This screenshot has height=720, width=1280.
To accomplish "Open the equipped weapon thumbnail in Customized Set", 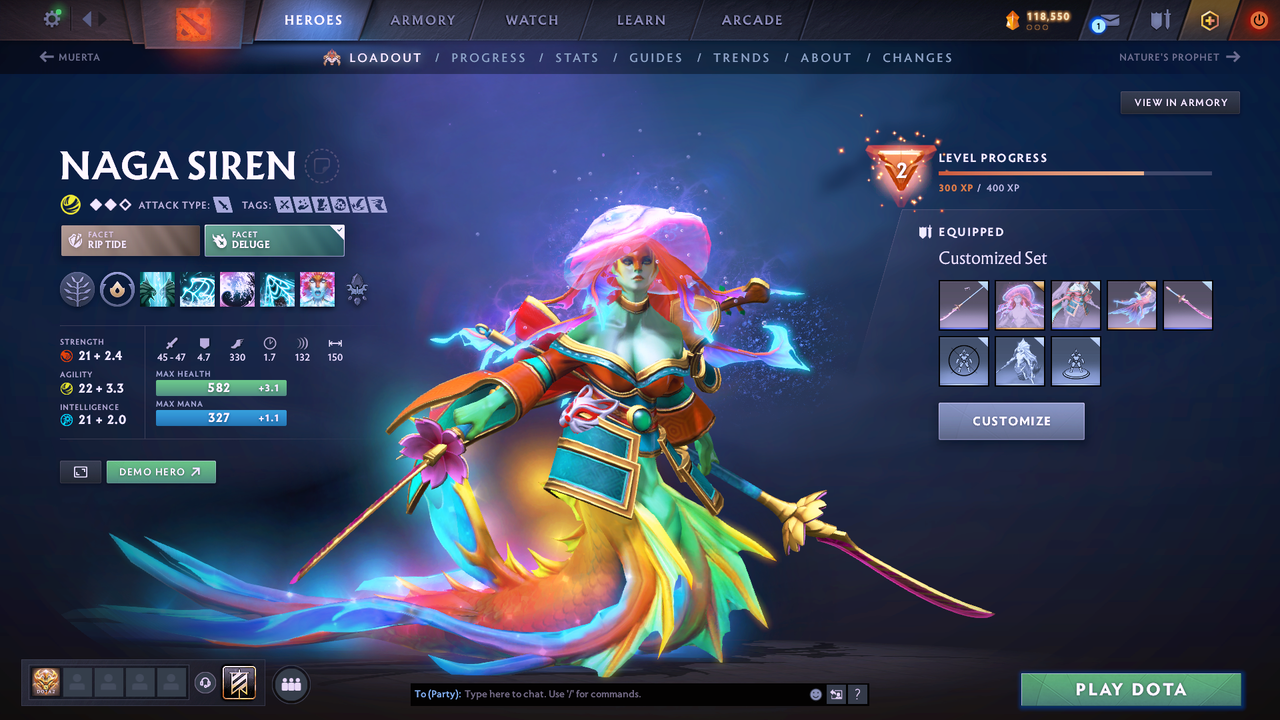I will coord(963,304).
